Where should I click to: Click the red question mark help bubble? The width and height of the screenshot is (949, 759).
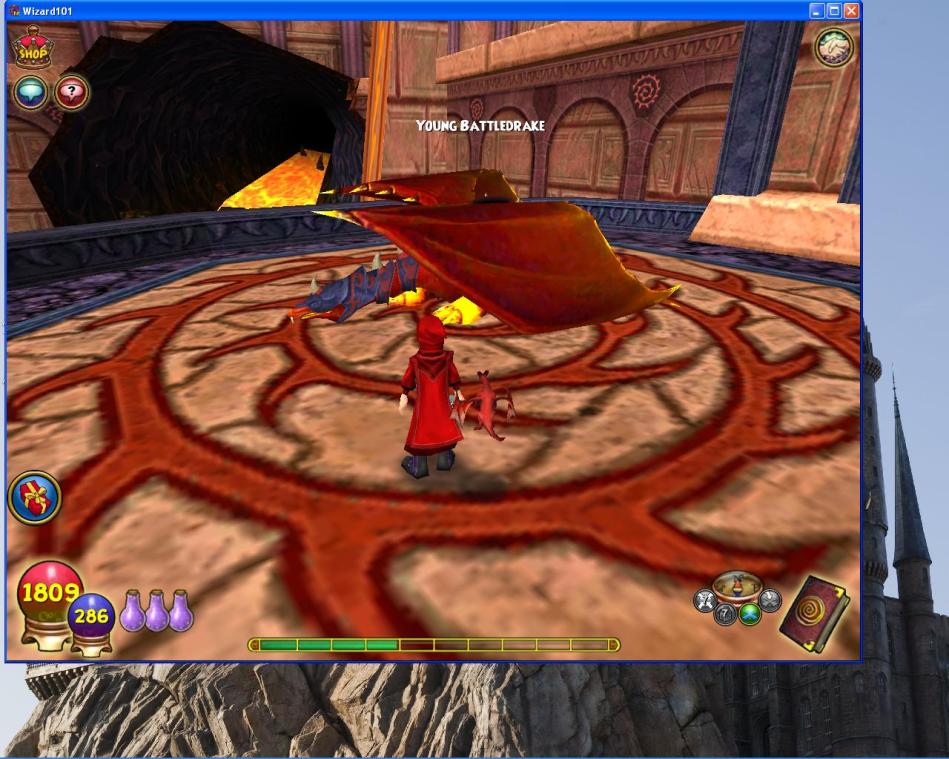(x=71, y=93)
